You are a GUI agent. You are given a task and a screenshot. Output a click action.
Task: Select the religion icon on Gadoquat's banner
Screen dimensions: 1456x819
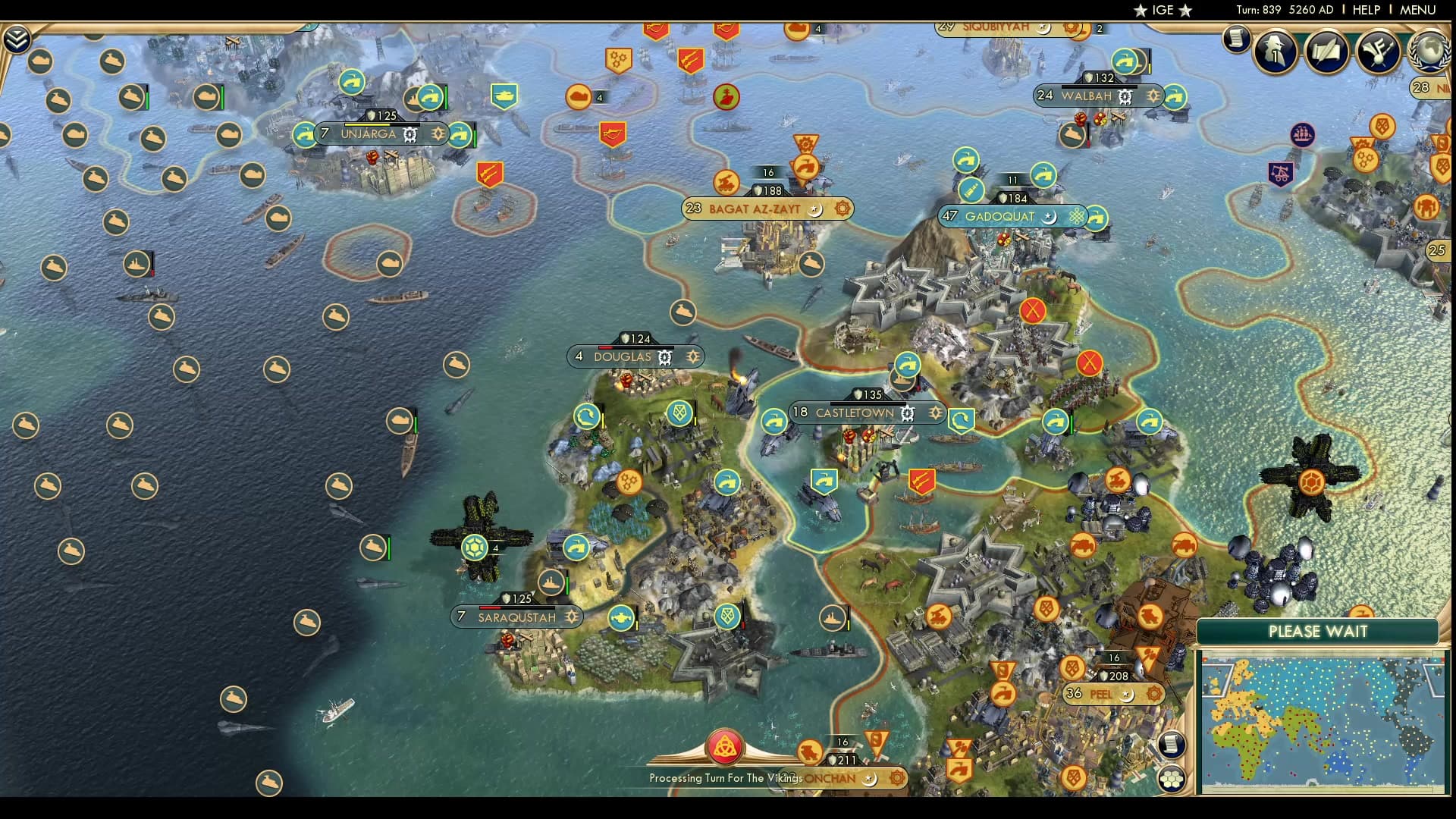1049,217
